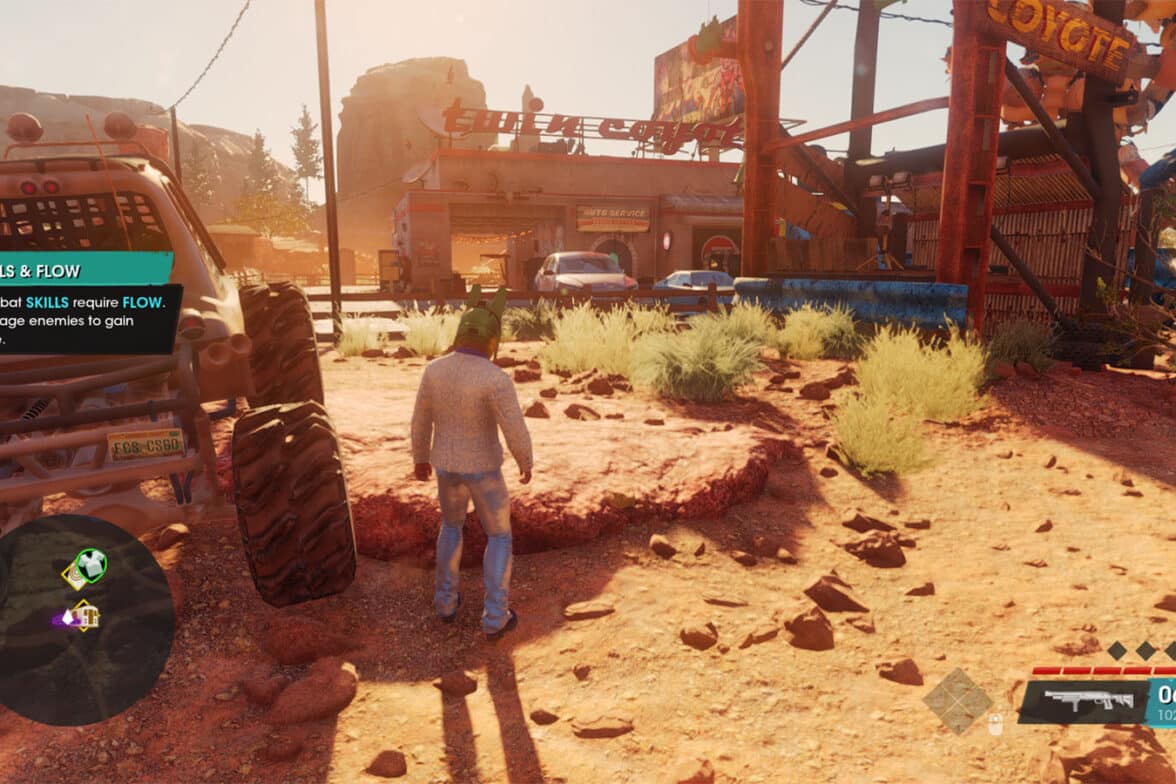Select the green shirt marker on the minimap
The image size is (1176, 784).
92,564
